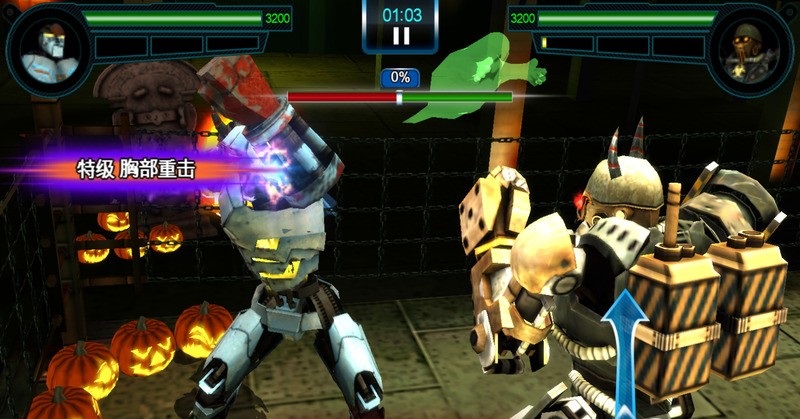This screenshot has width=800, height=419.
Task: Pause the fight with the pause button
Action: click(400, 36)
